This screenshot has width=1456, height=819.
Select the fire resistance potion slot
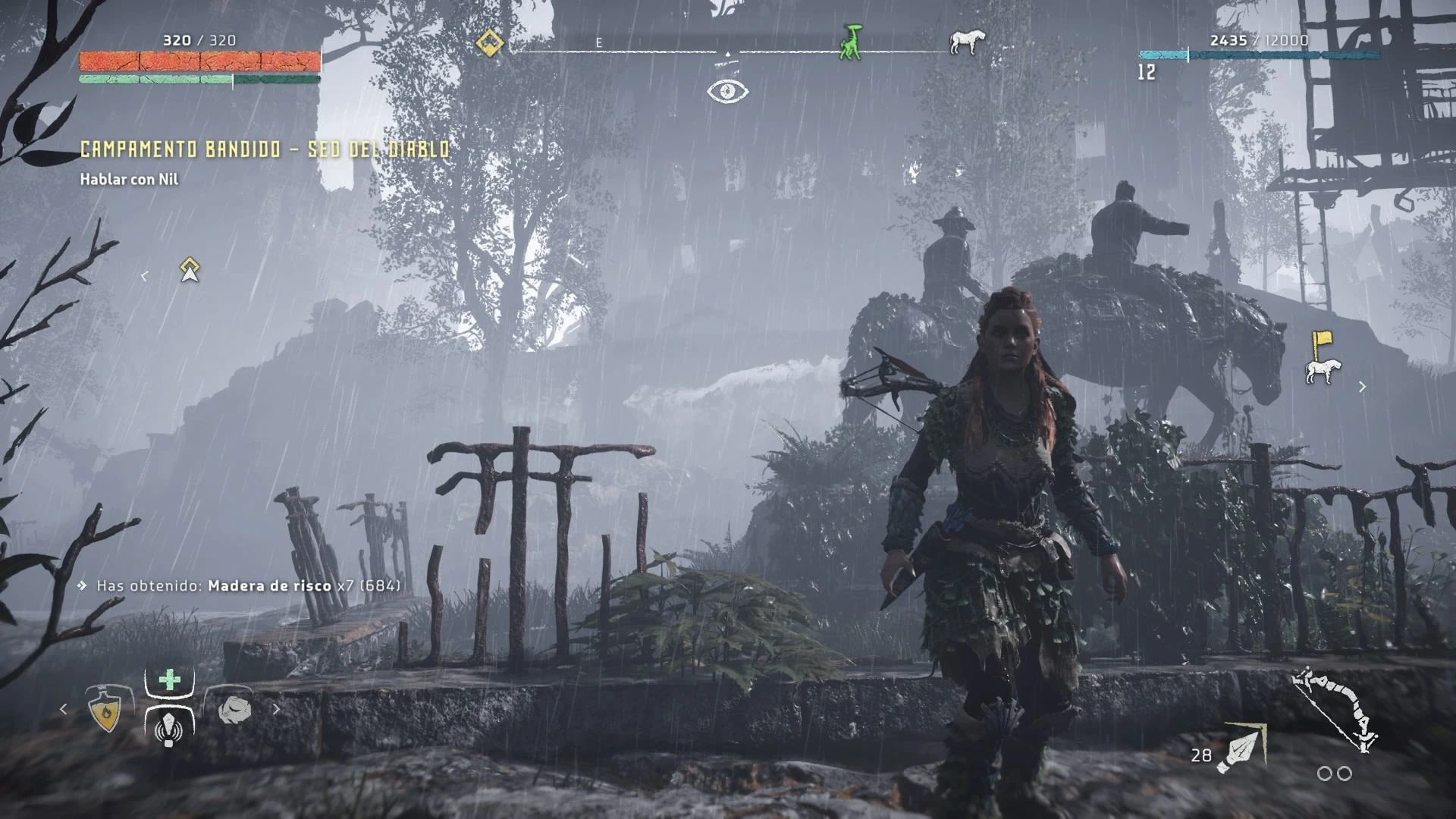(x=107, y=710)
